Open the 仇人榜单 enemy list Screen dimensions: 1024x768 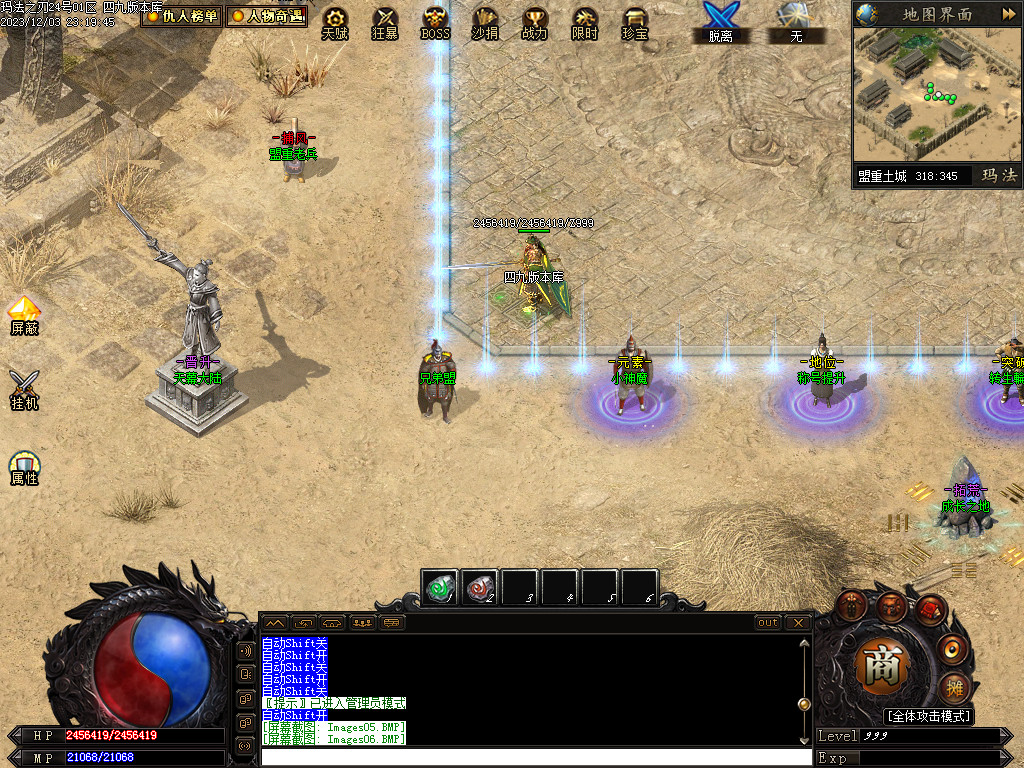(x=181, y=17)
